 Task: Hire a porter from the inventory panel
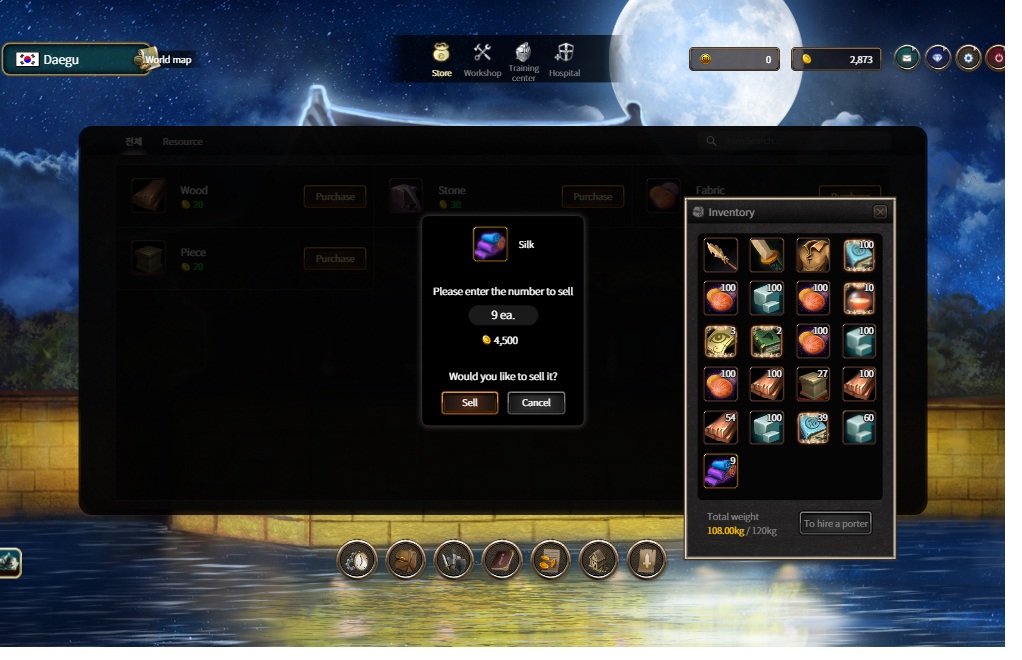[835, 523]
